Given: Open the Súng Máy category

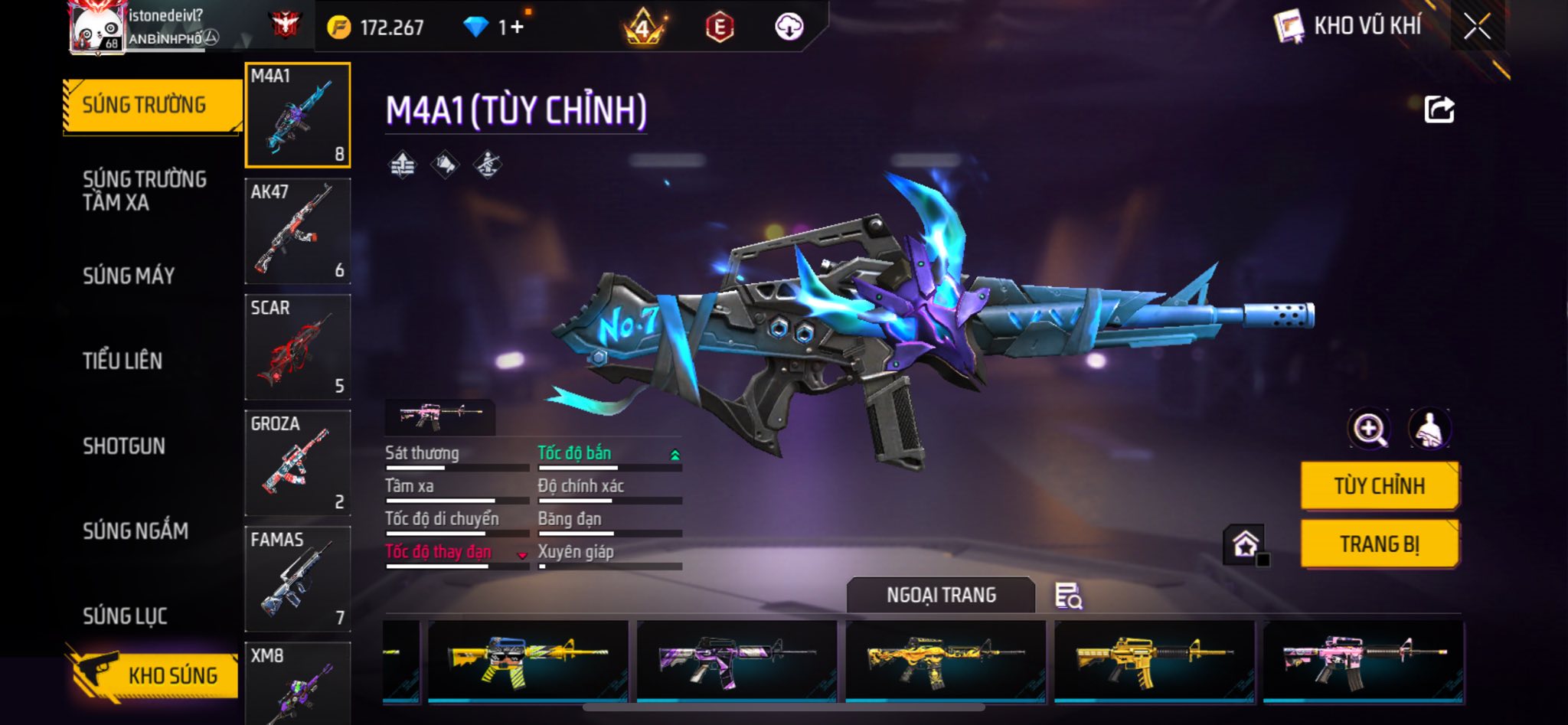Looking at the screenshot, I should click(129, 276).
